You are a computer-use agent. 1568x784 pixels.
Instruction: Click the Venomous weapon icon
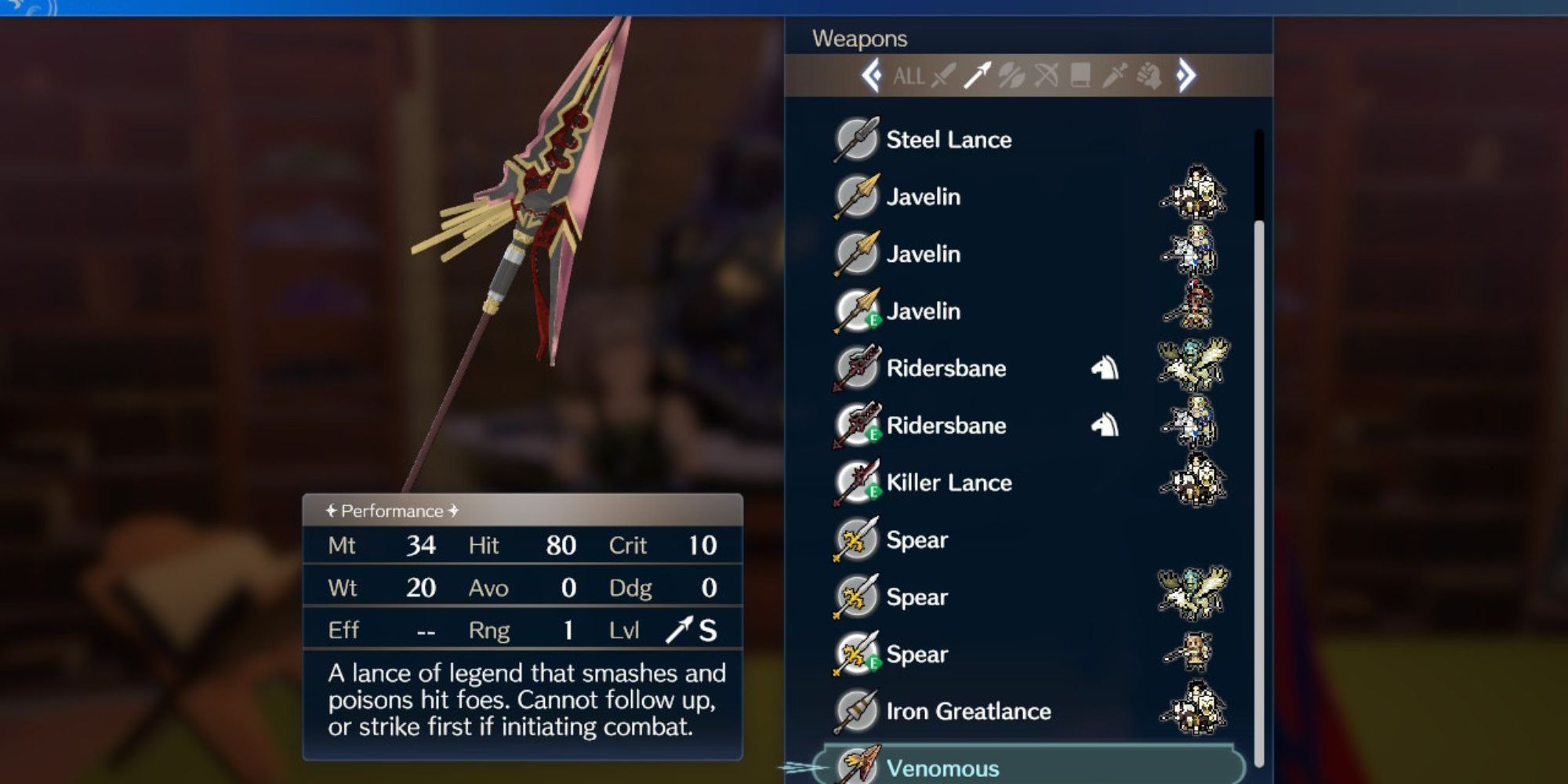pos(858,767)
